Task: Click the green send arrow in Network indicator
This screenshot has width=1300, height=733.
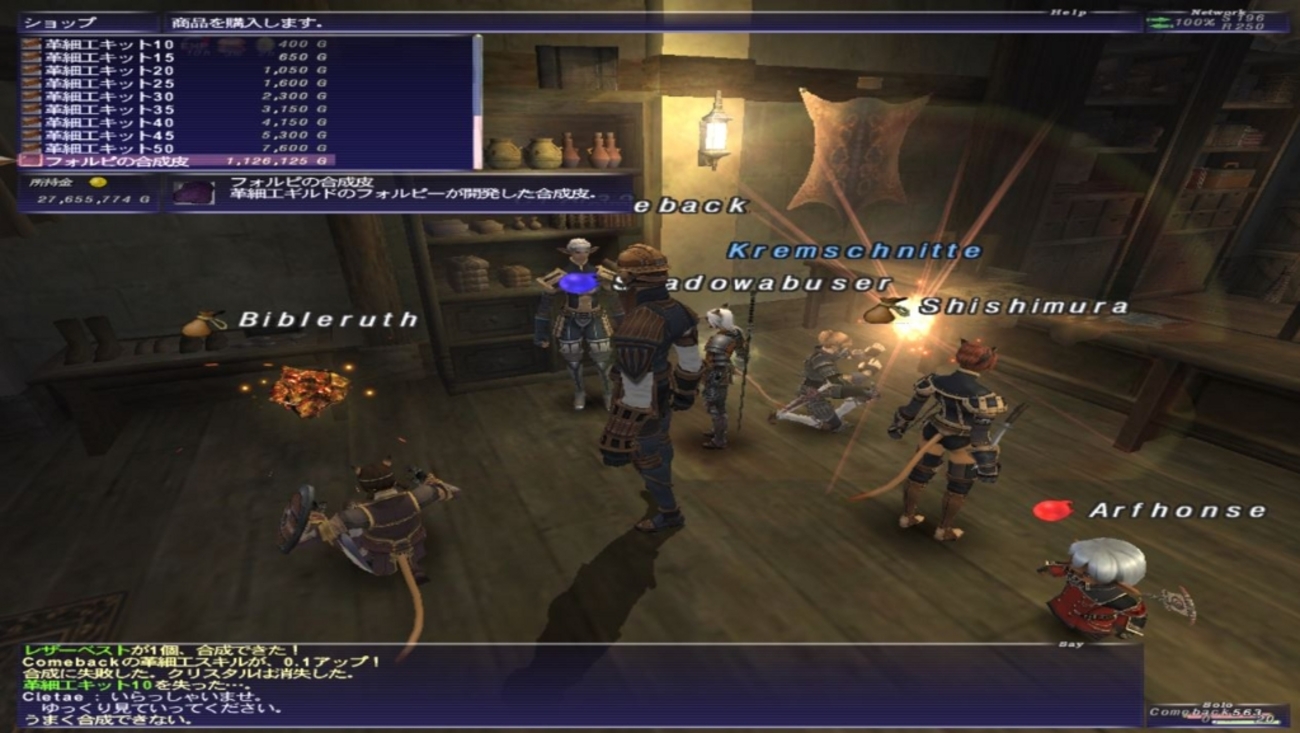Action: 1160,19
